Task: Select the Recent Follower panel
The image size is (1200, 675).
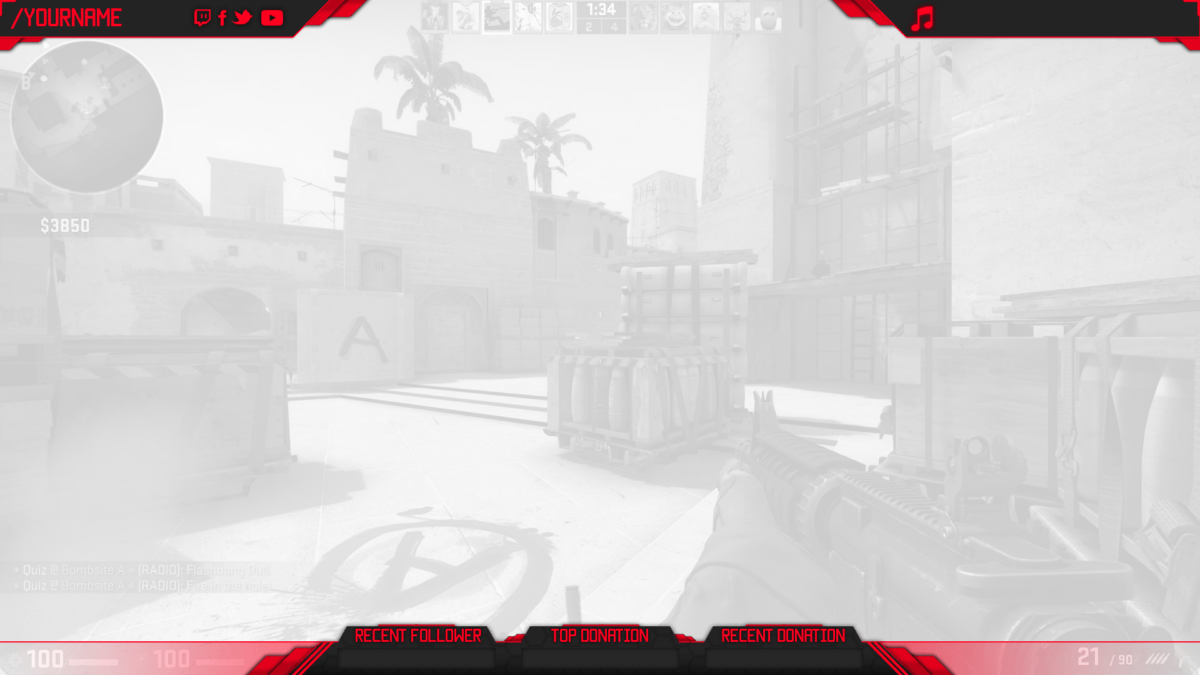Action: coord(417,647)
